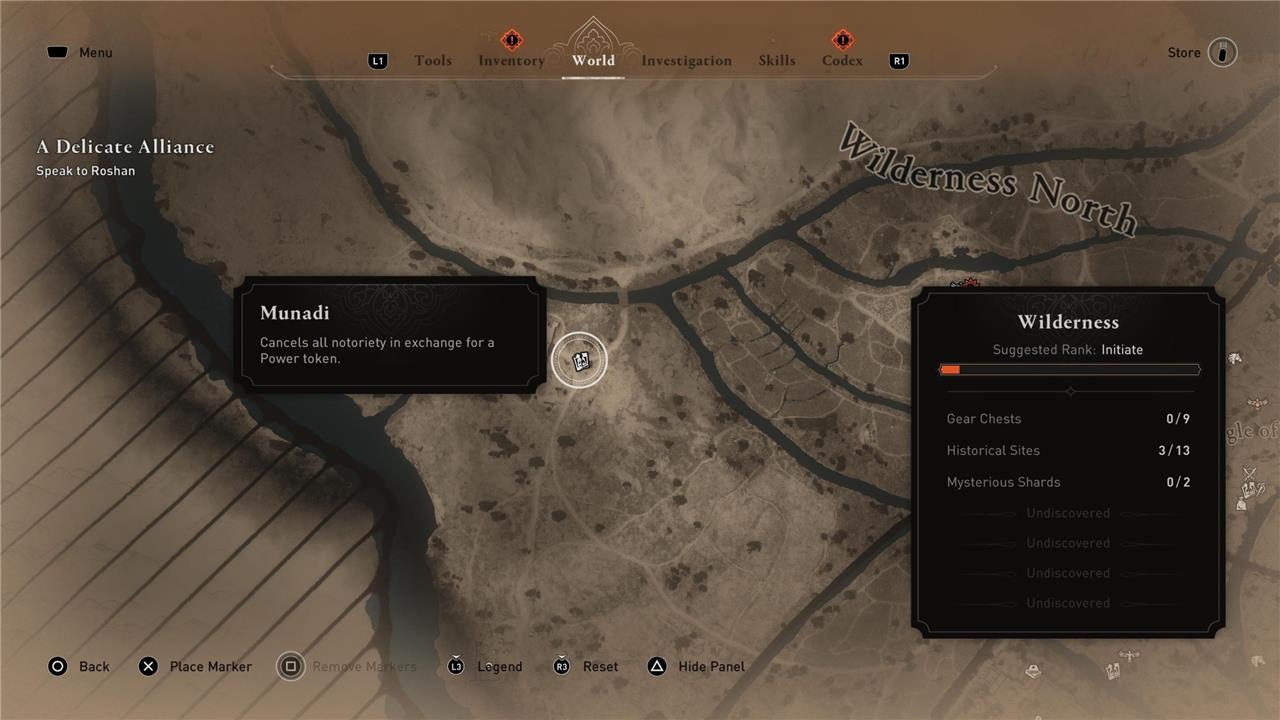Open the Inventory tab
The height and width of the screenshot is (720, 1280).
(511, 61)
